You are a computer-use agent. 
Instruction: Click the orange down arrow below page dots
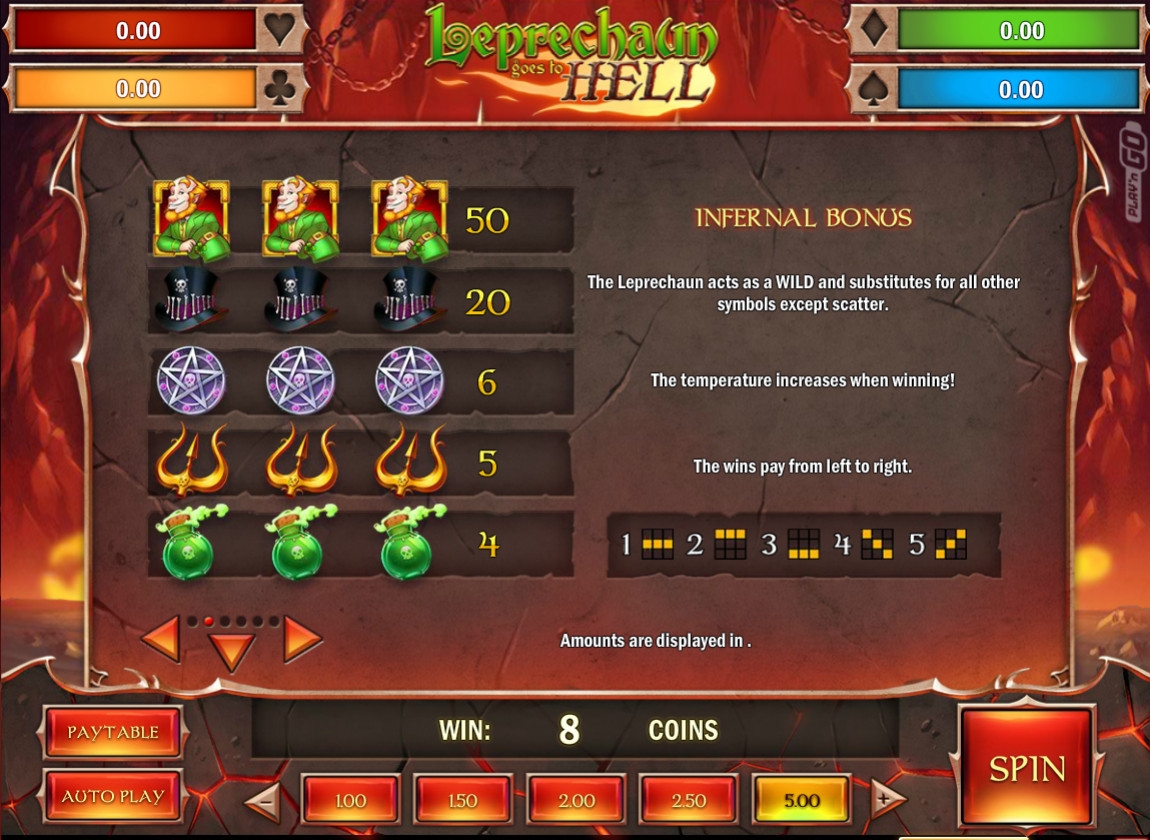coord(232,652)
